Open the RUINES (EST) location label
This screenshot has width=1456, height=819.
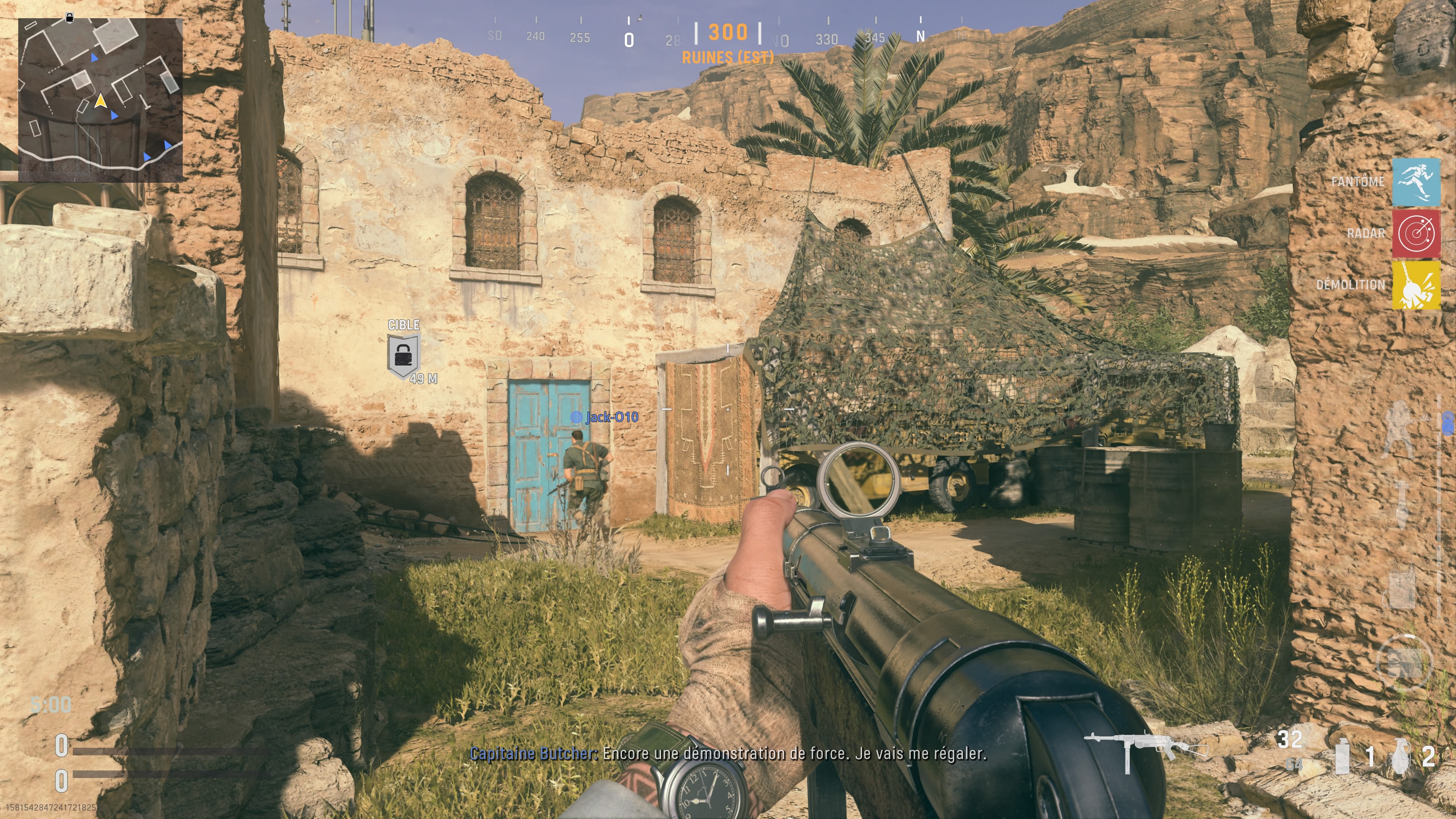[x=728, y=56]
